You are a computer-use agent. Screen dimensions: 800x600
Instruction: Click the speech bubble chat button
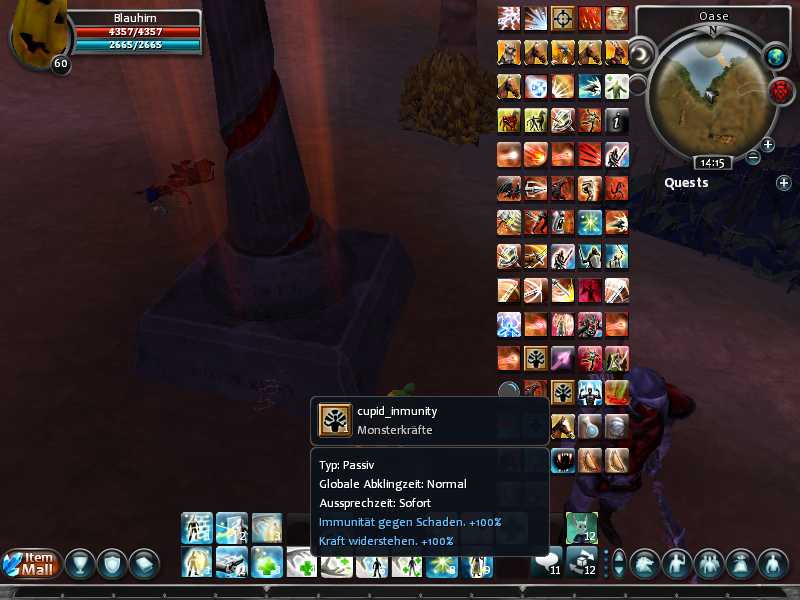click(546, 561)
